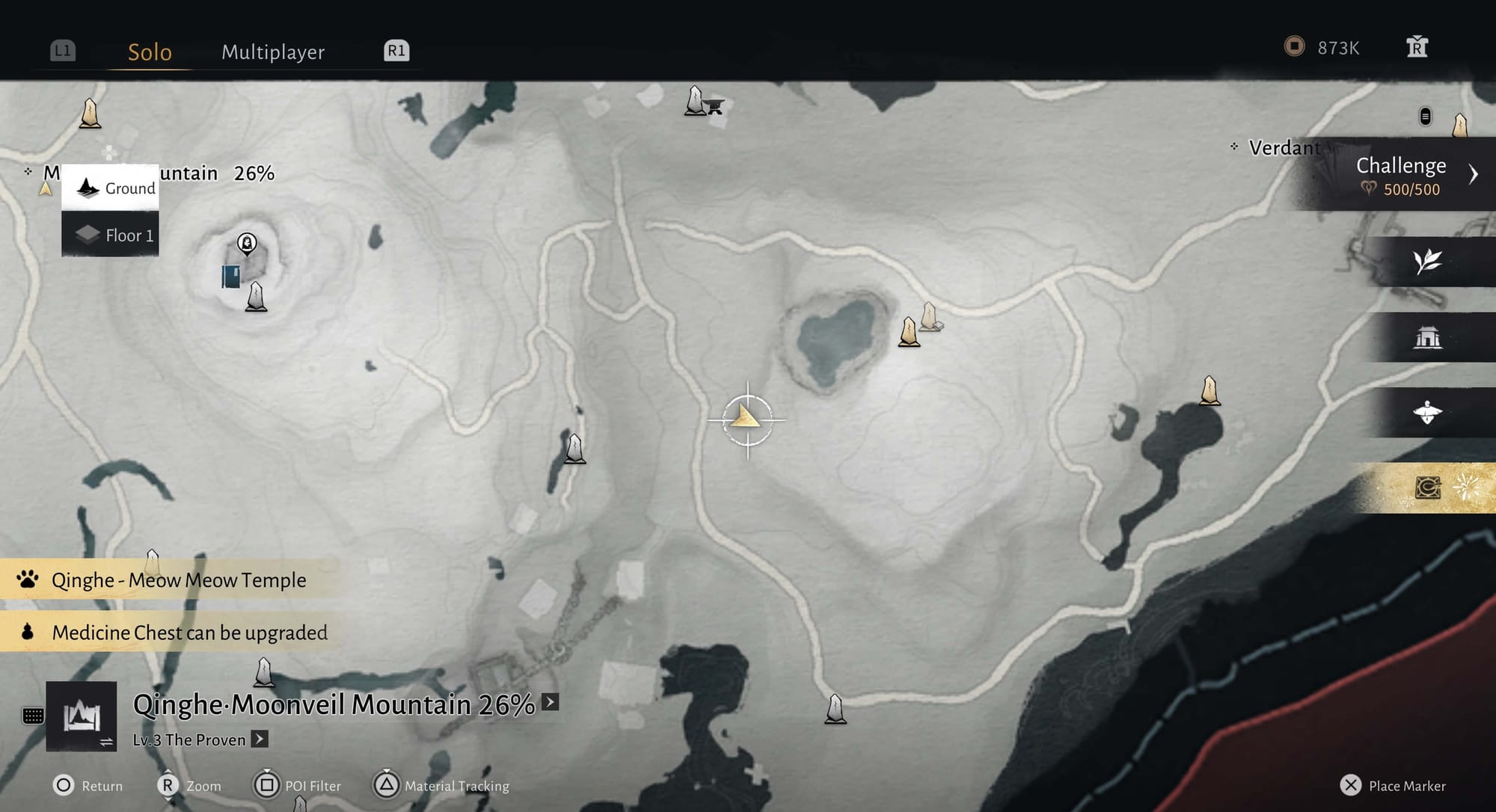Select the Solo tab

click(x=150, y=52)
